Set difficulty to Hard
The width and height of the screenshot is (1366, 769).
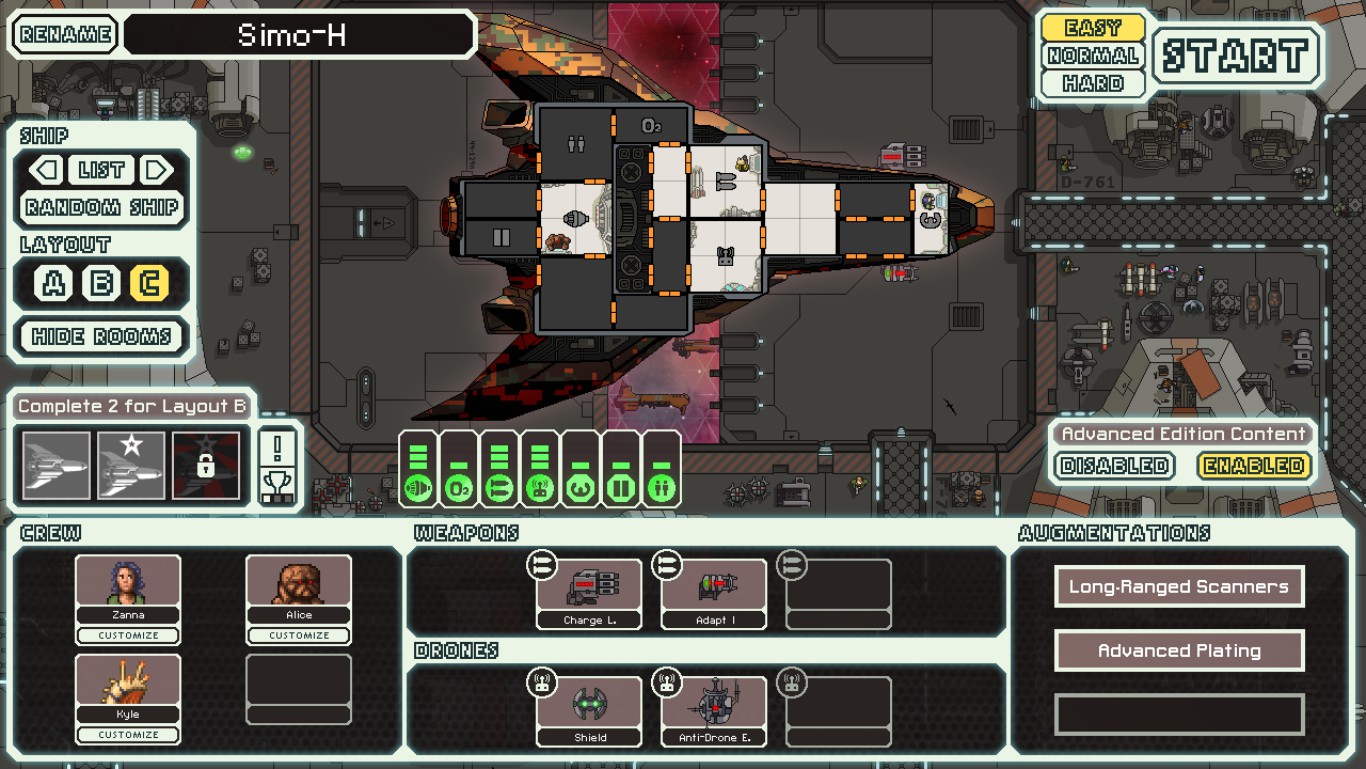1093,83
